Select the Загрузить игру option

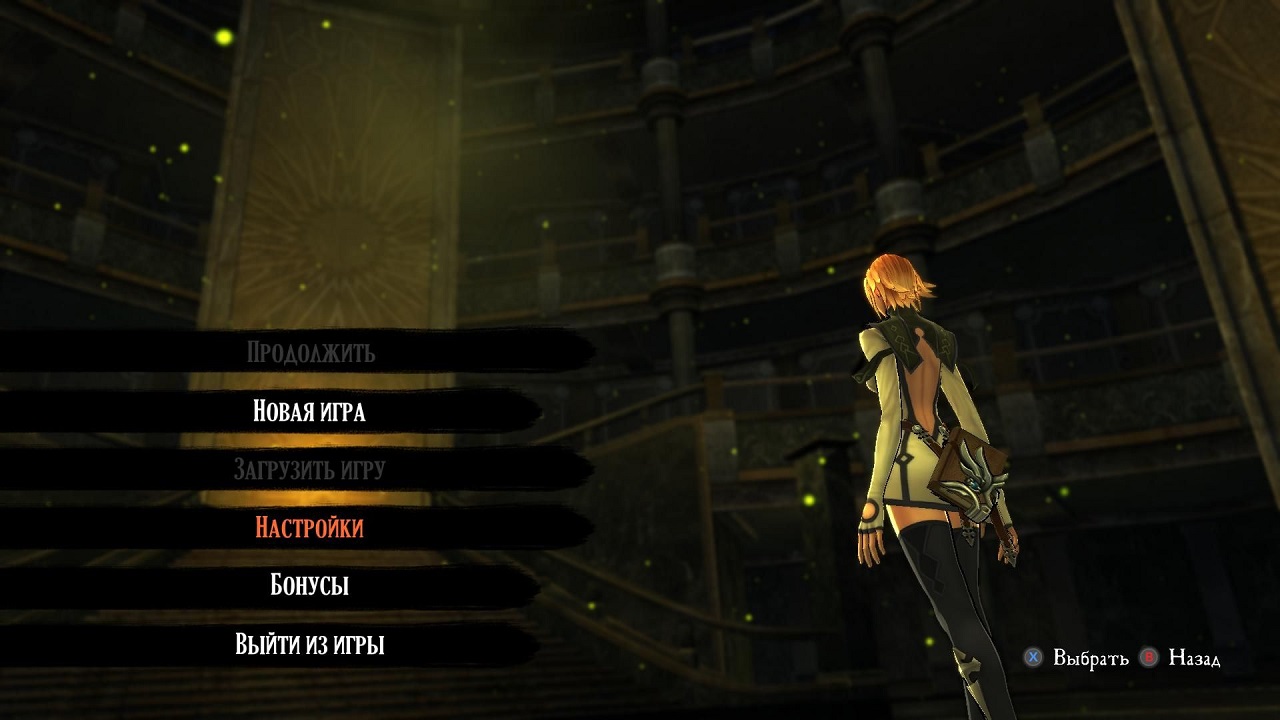pos(309,469)
